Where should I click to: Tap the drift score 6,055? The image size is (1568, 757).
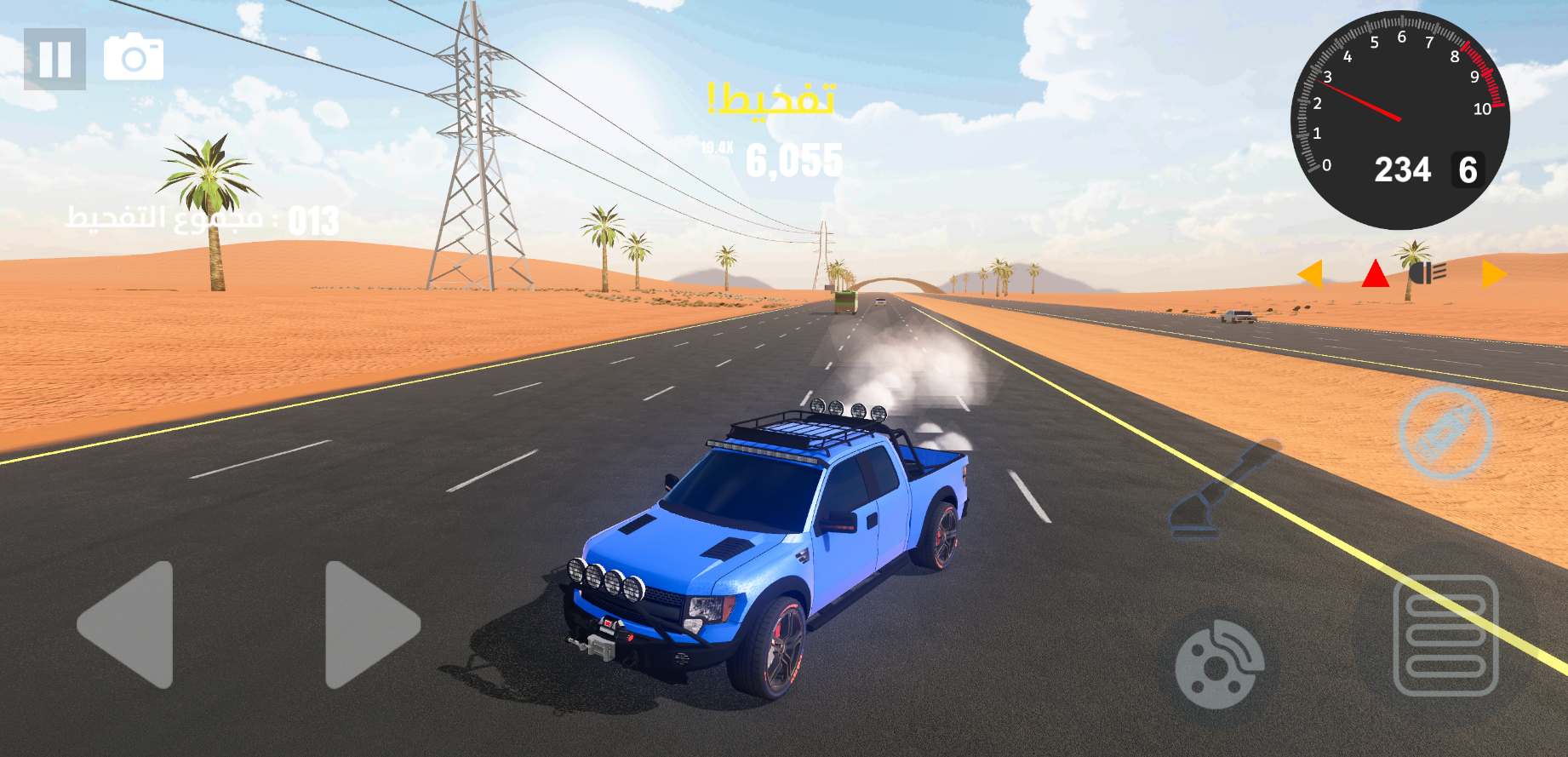click(x=793, y=162)
